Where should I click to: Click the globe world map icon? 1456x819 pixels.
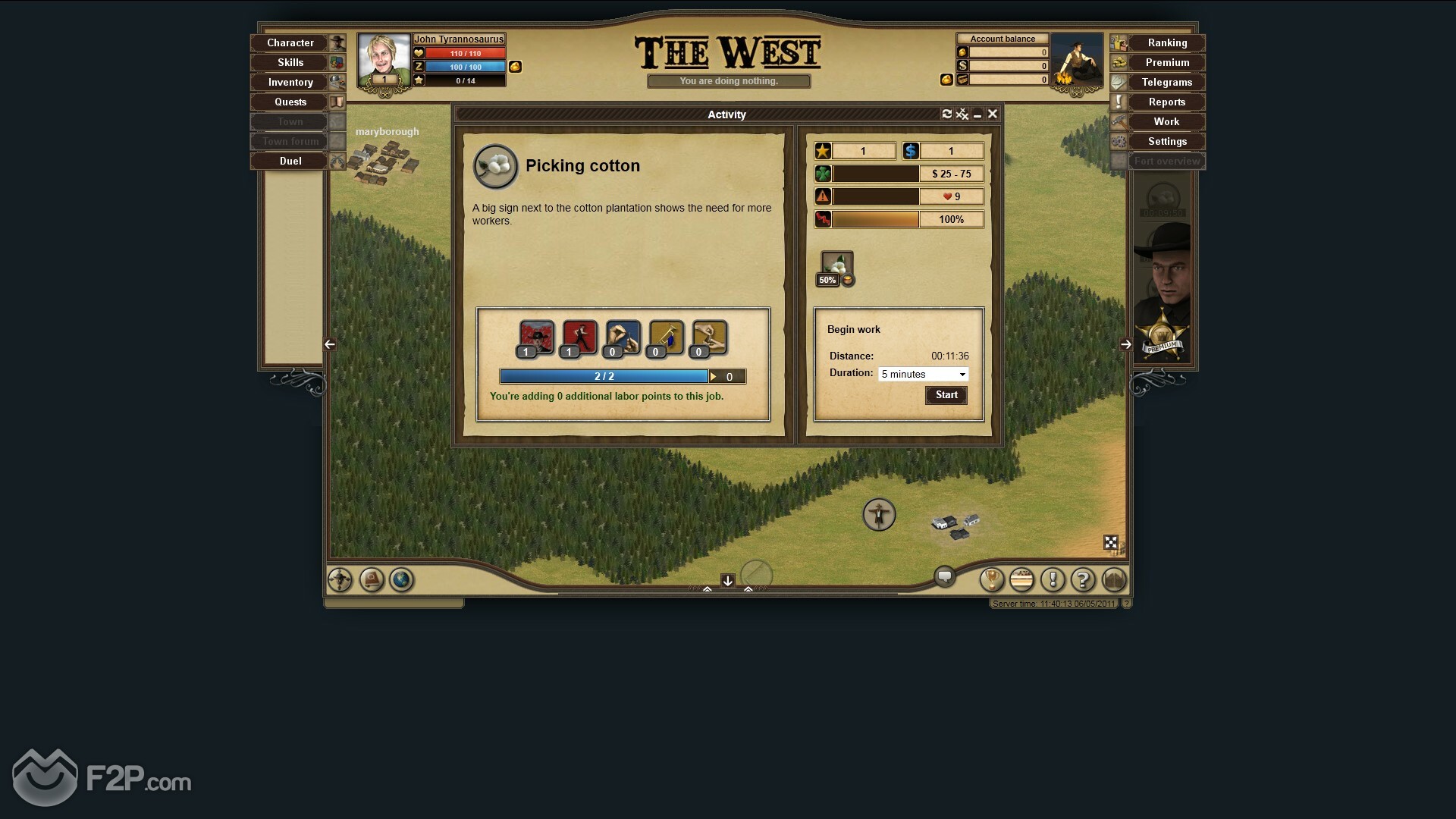point(401,580)
